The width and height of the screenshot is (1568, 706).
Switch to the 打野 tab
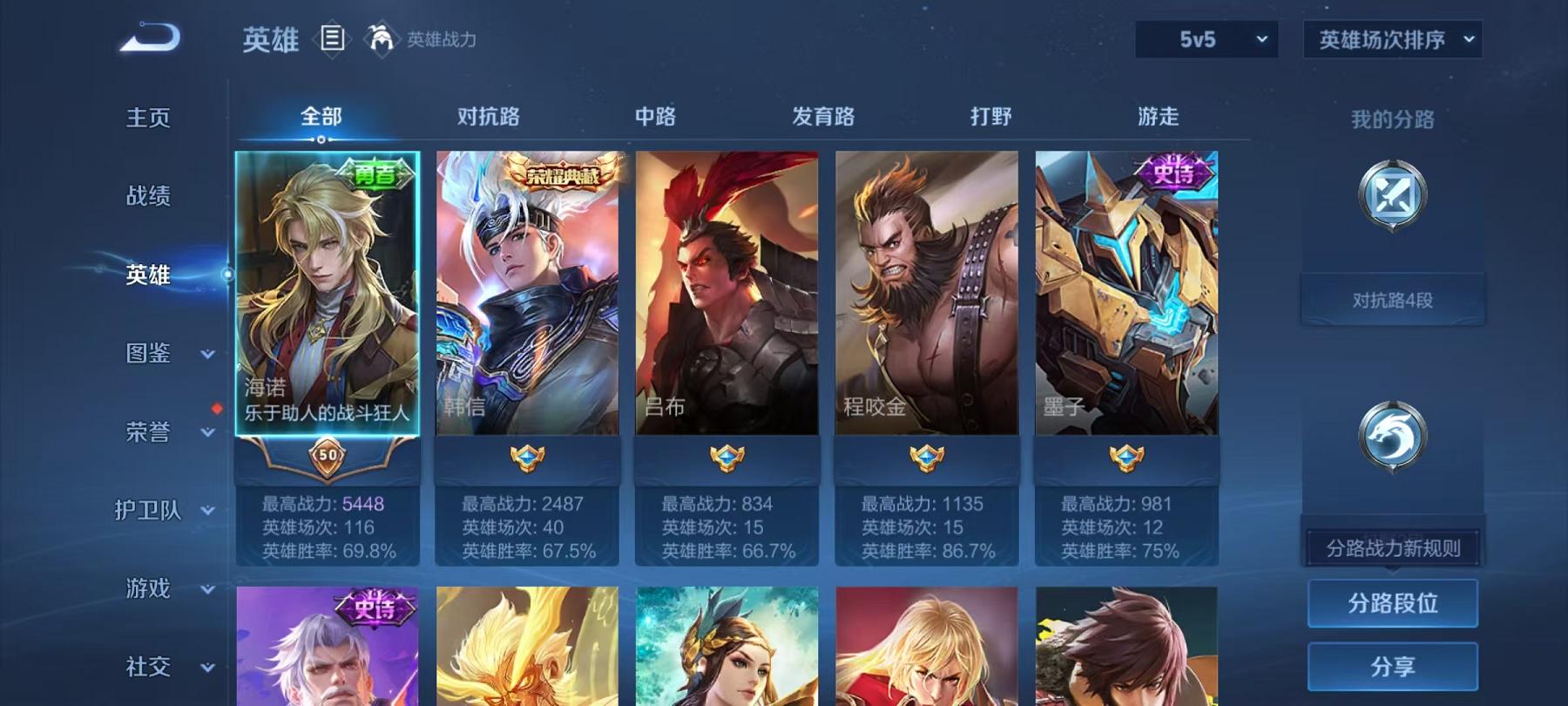(992, 116)
